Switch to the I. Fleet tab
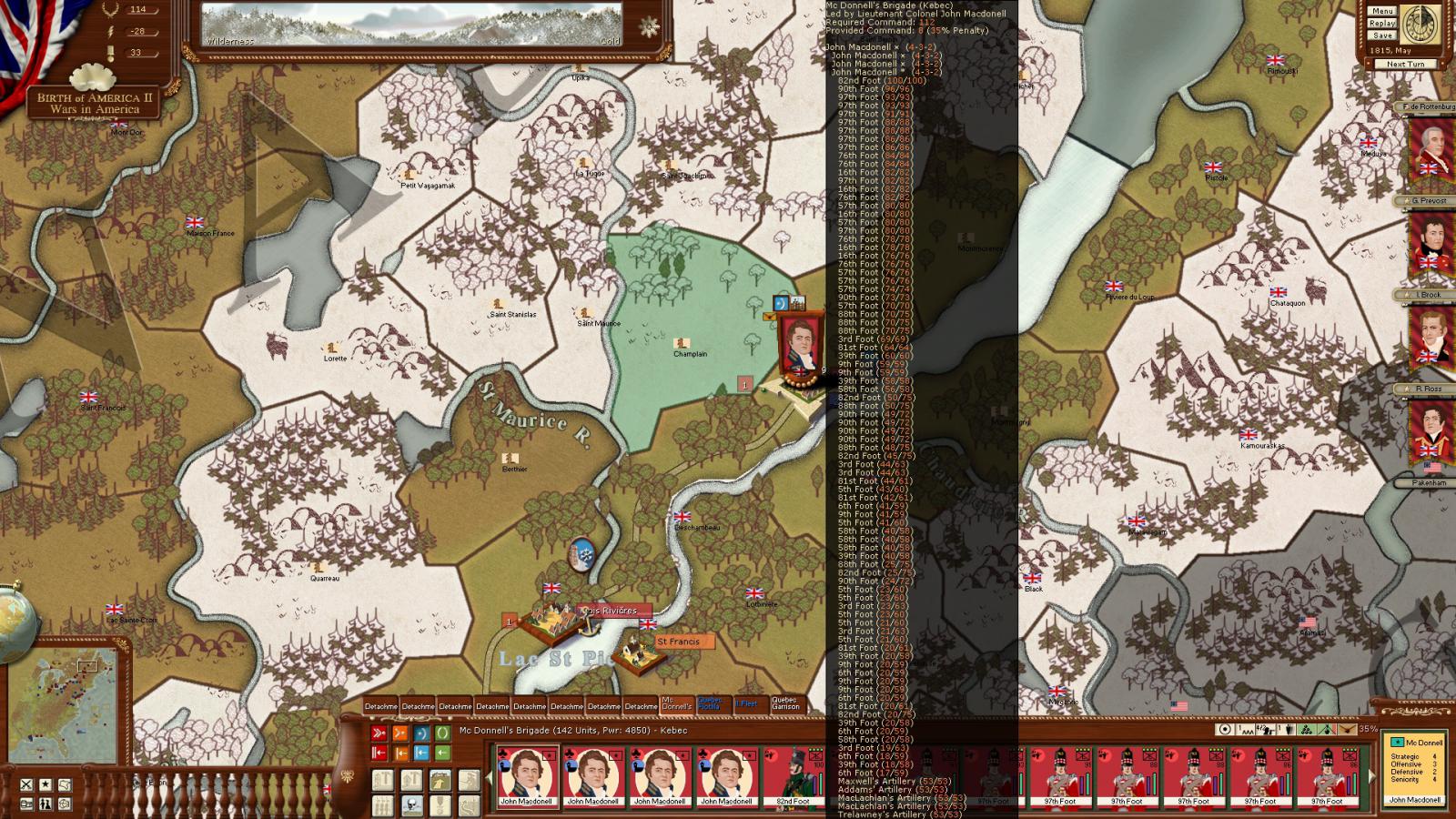Image resolution: width=1456 pixels, height=819 pixels. pos(747,703)
